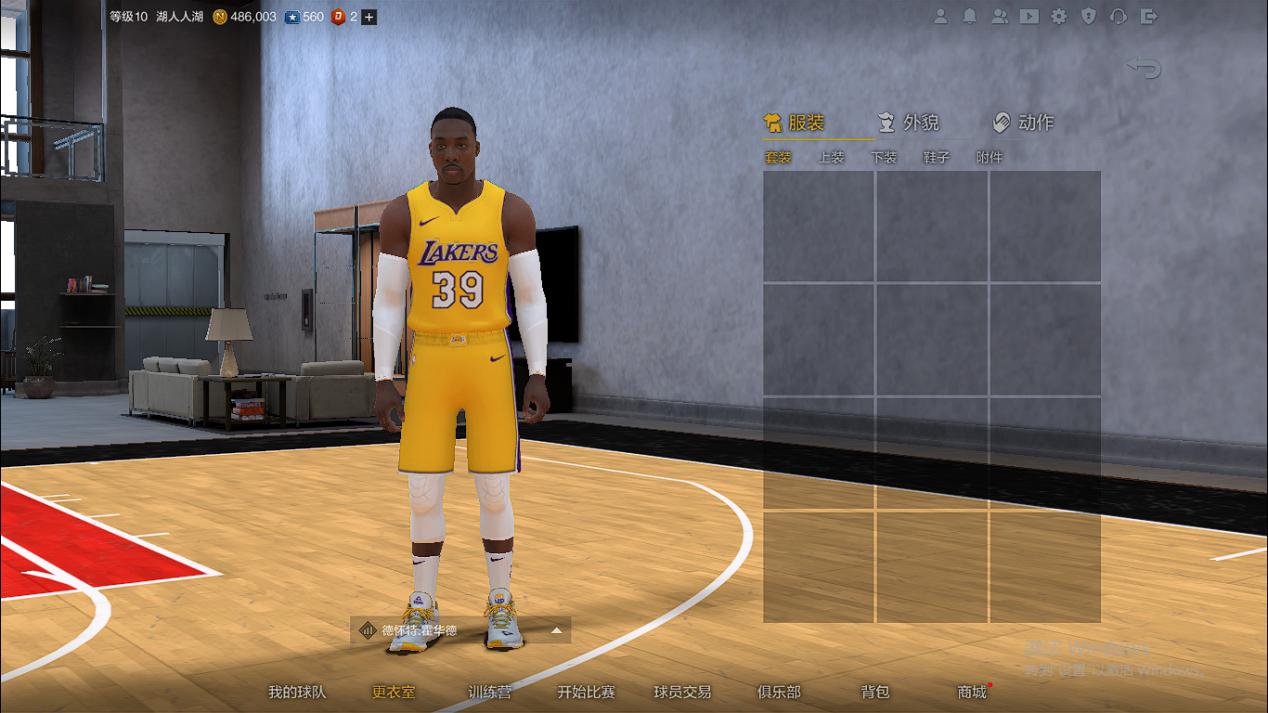
Task: Go to the 训练营 training camp
Action: pos(490,692)
